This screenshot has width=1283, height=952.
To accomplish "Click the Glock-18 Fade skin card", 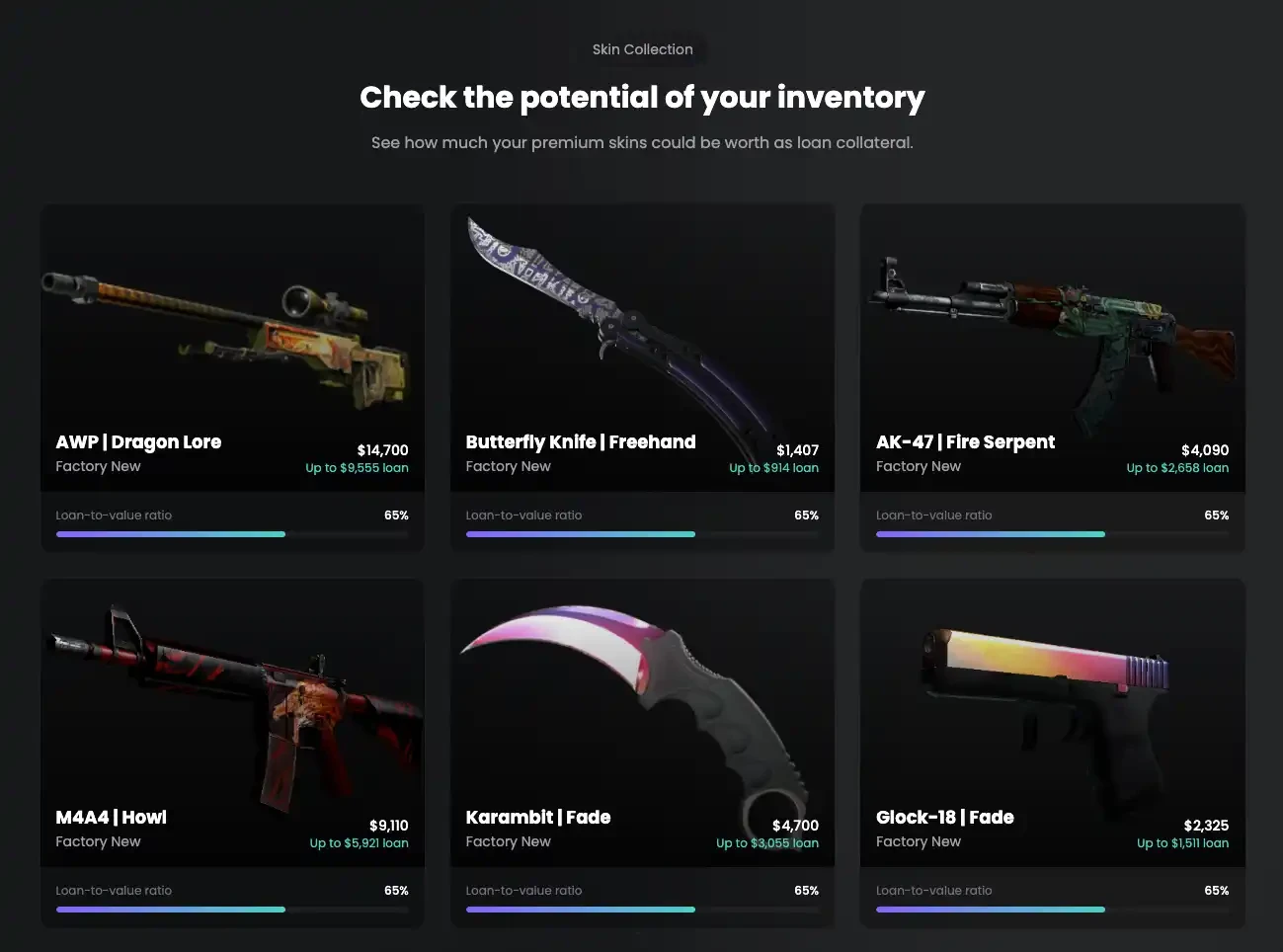I will coord(1052,752).
